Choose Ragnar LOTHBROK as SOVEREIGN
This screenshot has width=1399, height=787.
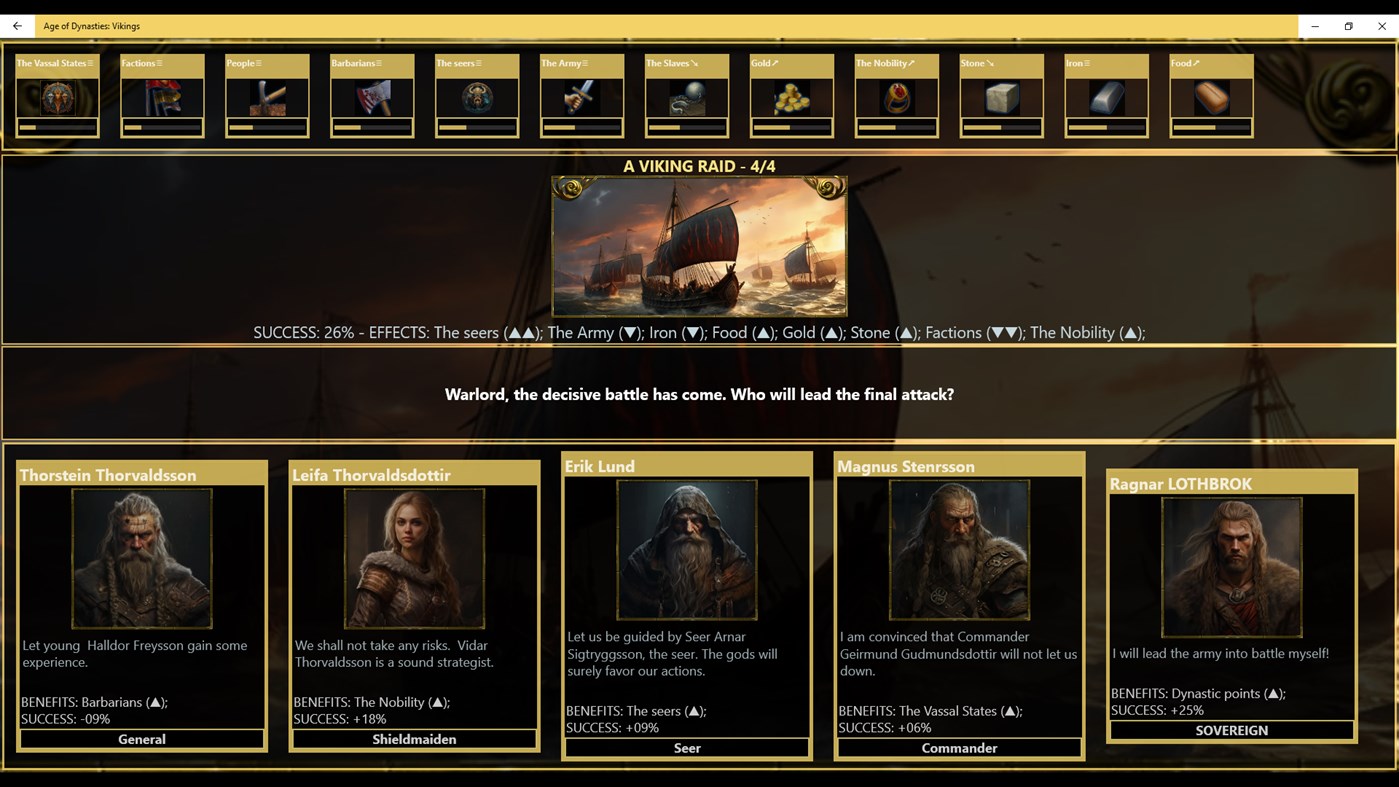(x=1232, y=730)
